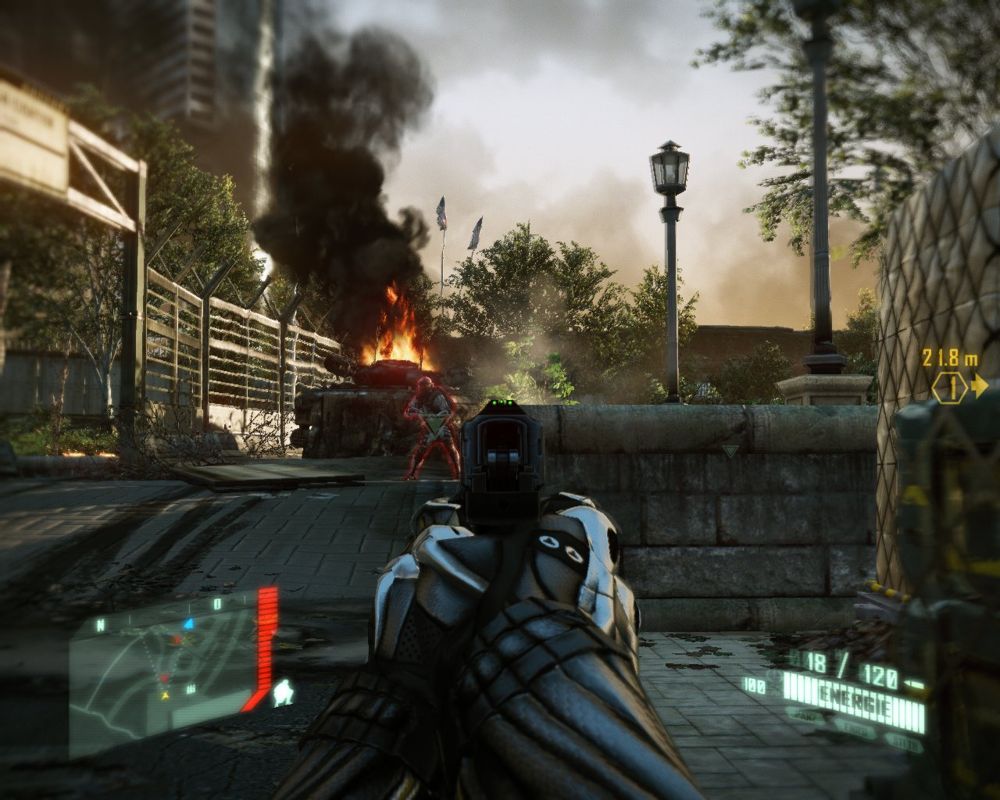Screen dimensions: 1000x800
Task: Click the yellow hexagonal objective marker
Action: coord(948,386)
